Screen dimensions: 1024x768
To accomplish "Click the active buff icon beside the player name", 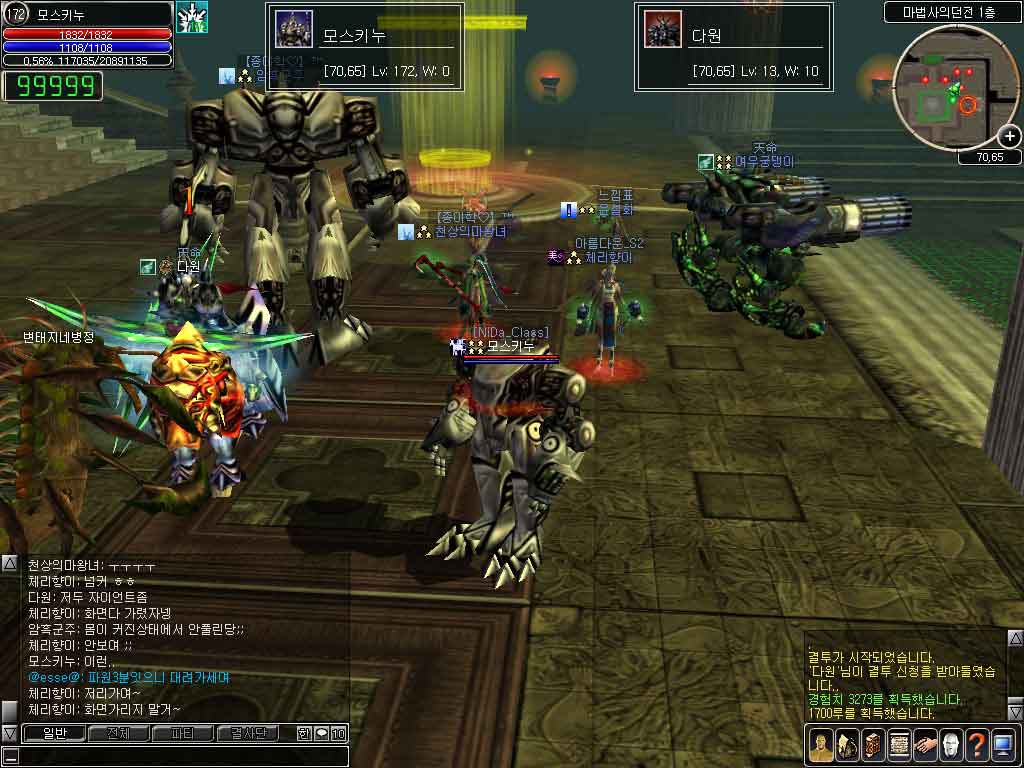I will (x=191, y=17).
